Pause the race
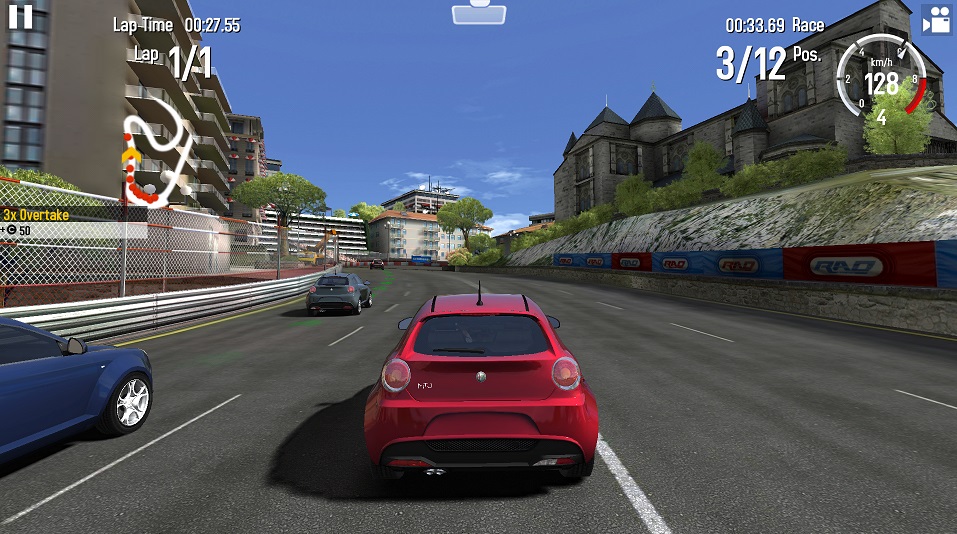Screen dimensions: 957x534 (x=21, y=15)
